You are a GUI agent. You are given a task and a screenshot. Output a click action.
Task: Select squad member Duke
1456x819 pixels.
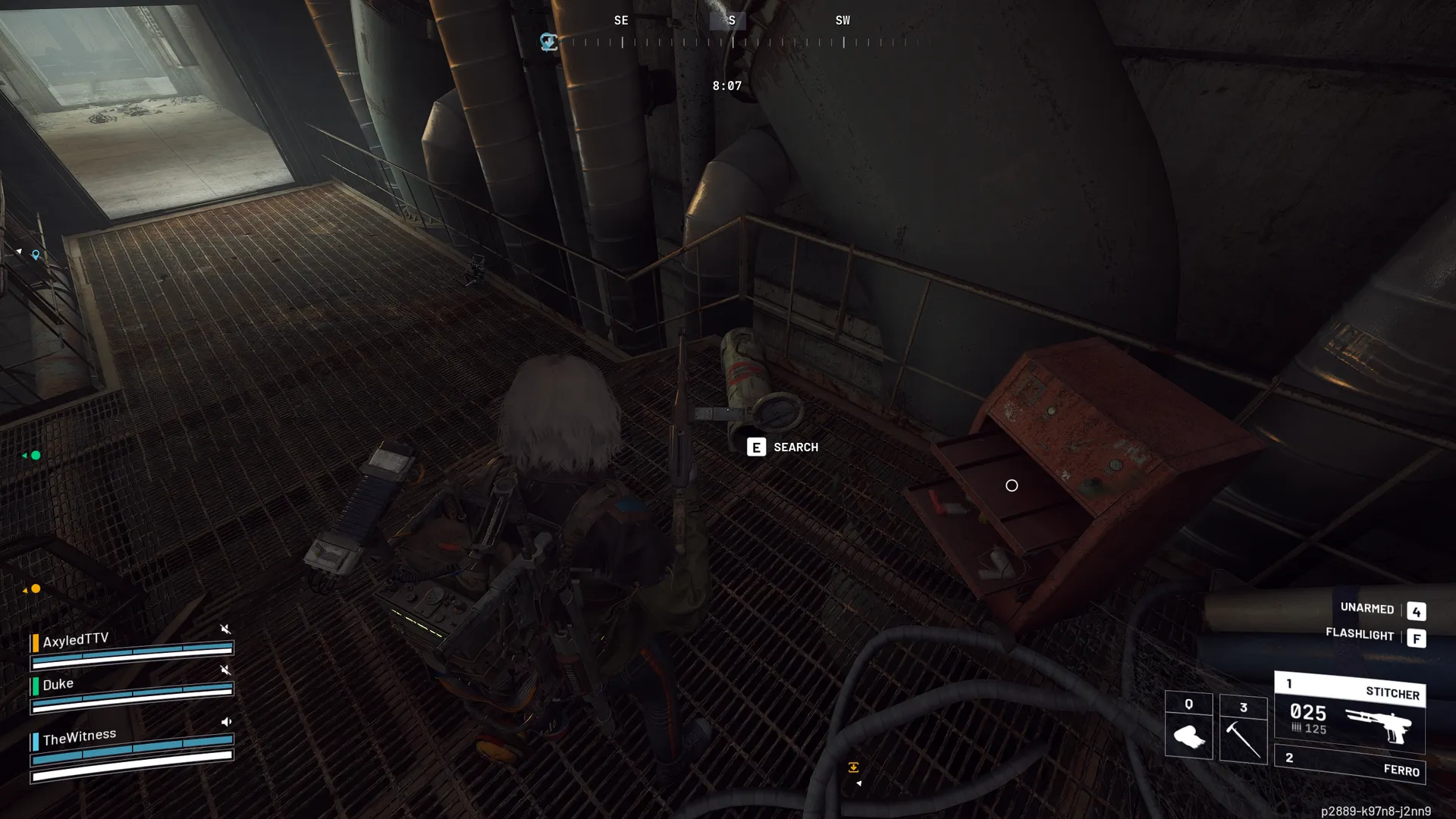click(58, 685)
